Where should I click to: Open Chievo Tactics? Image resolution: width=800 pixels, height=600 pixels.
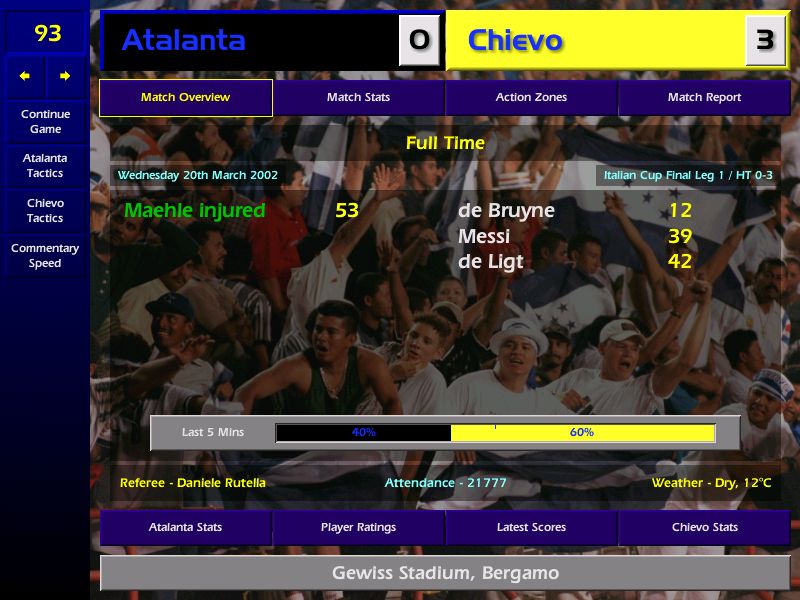coord(45,210)
